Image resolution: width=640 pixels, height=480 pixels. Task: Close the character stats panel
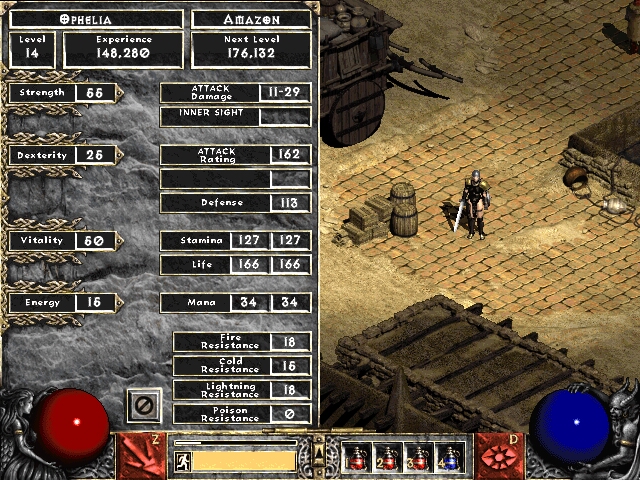tap(143, 406)
